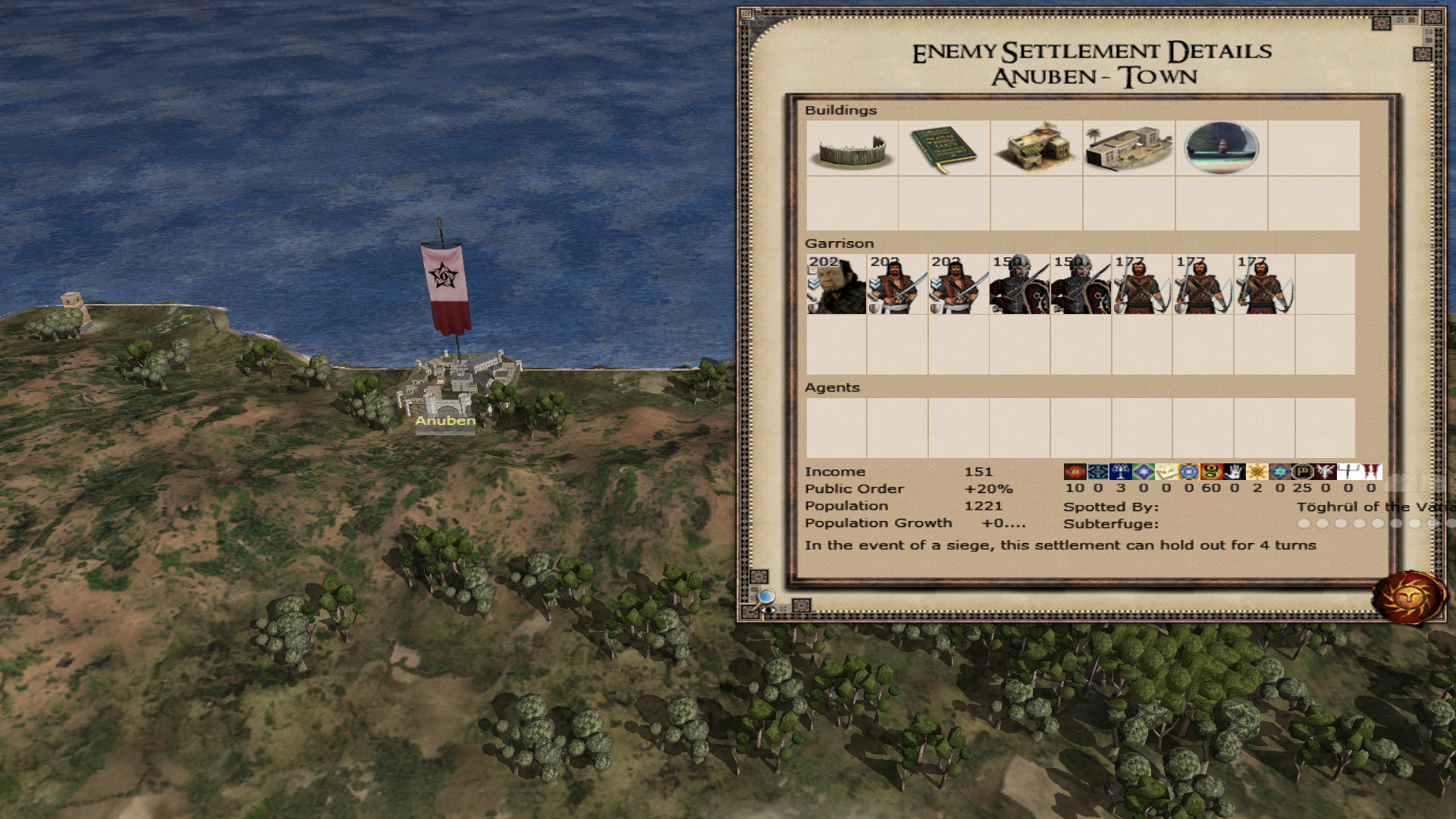1456x819 pixels.
Task: Click the magnifying glass locate-settlement button
Action: pos(767,597)
